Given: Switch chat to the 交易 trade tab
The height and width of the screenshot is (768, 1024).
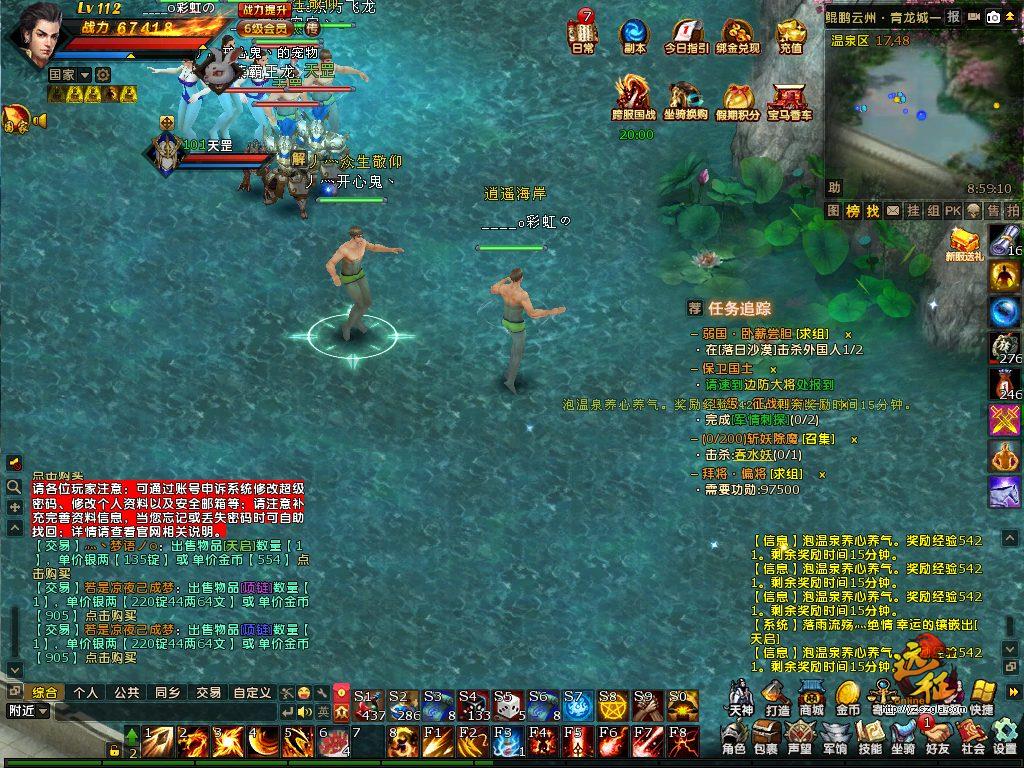Looking at the screenshot, I should [x=208, y=692].
